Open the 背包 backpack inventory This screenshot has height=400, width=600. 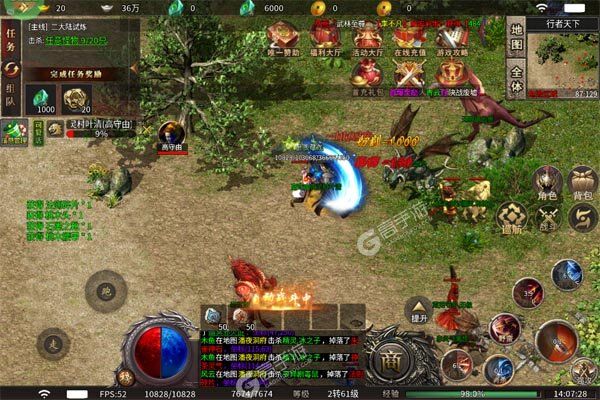581,183
